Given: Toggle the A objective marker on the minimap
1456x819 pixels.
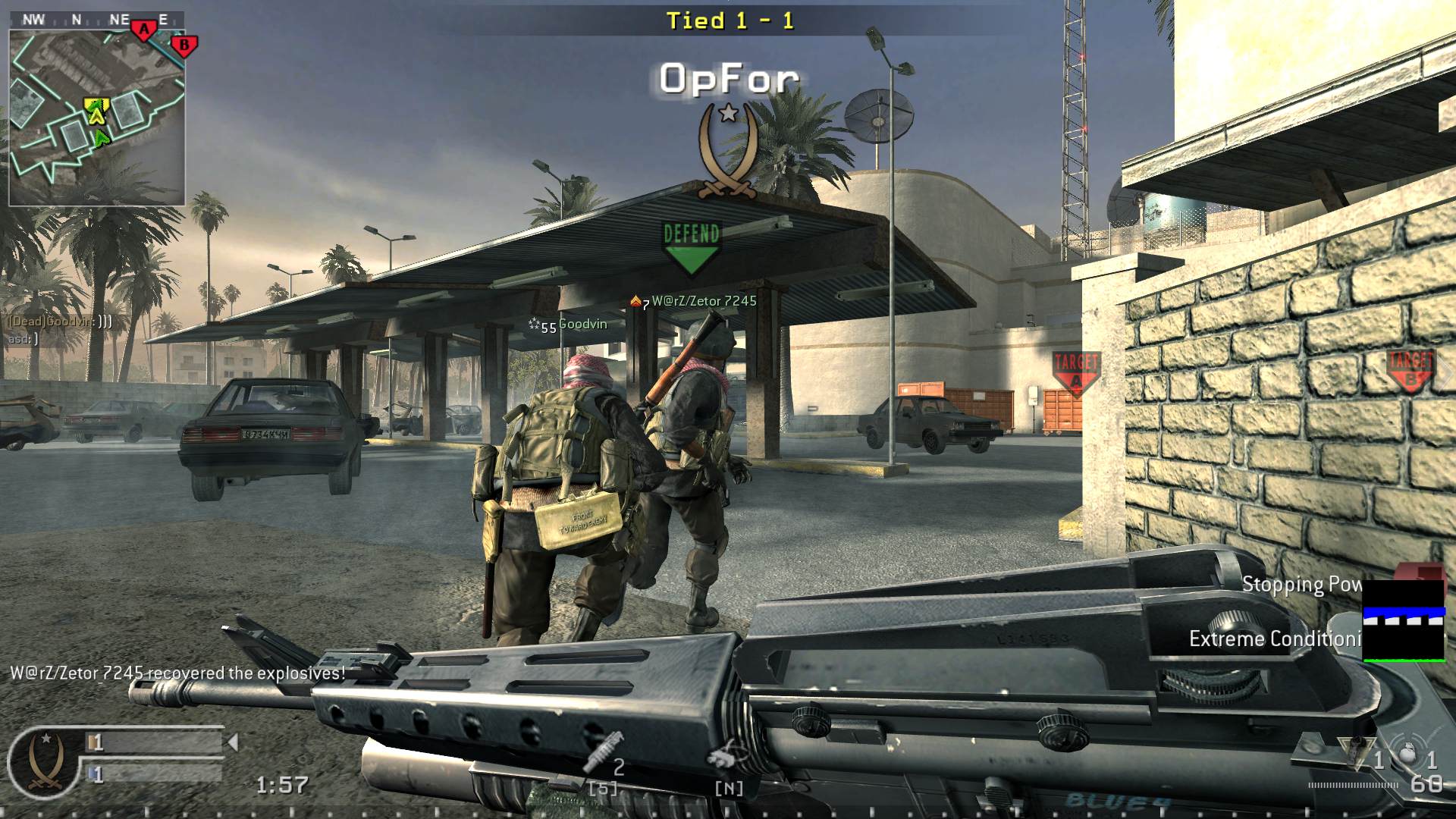Looking at the screenshot, I should pos(145,29).
